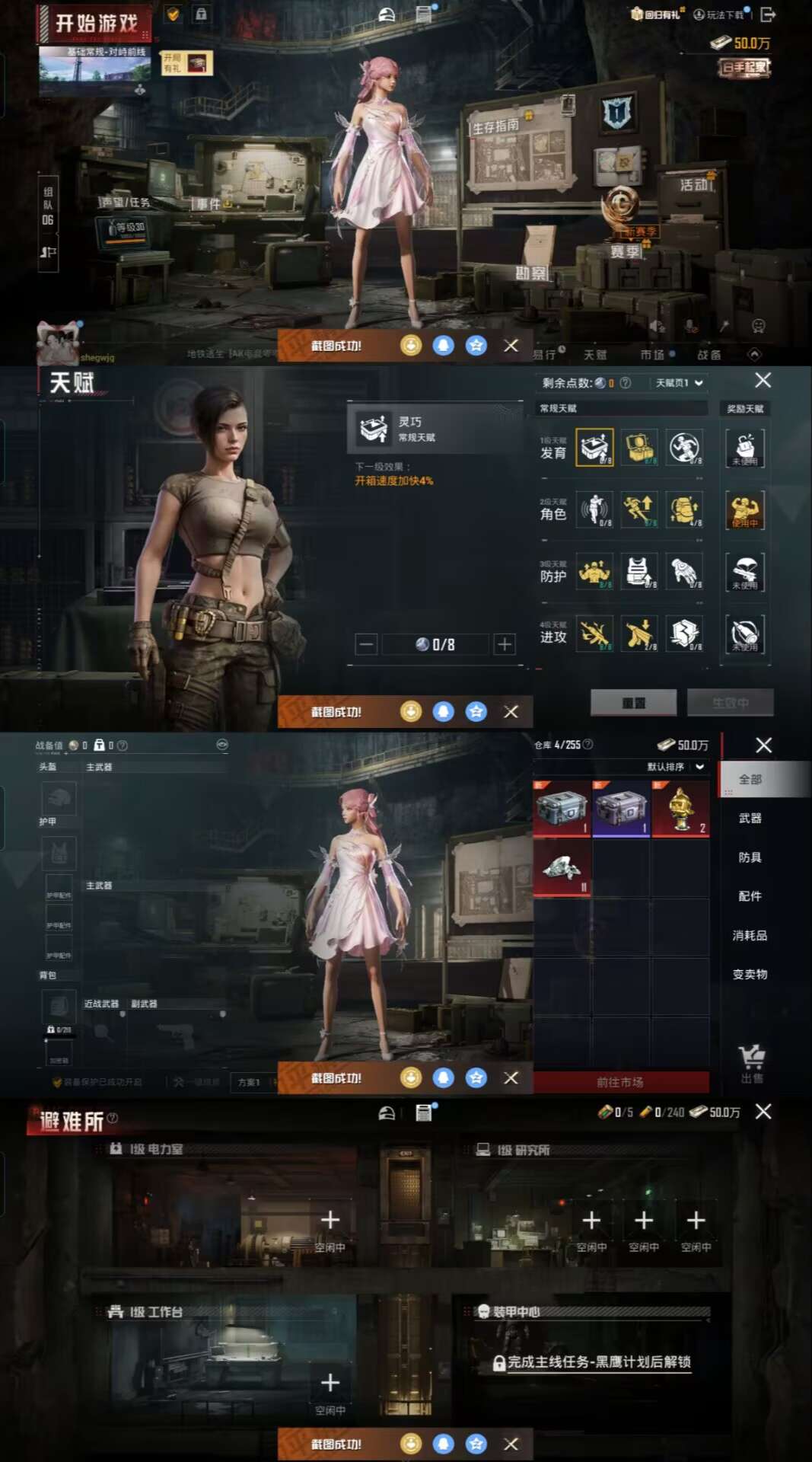Increase 灵巧 talent points with plus
Screen dimensions: 812x1462
click(x=505, y=645)
